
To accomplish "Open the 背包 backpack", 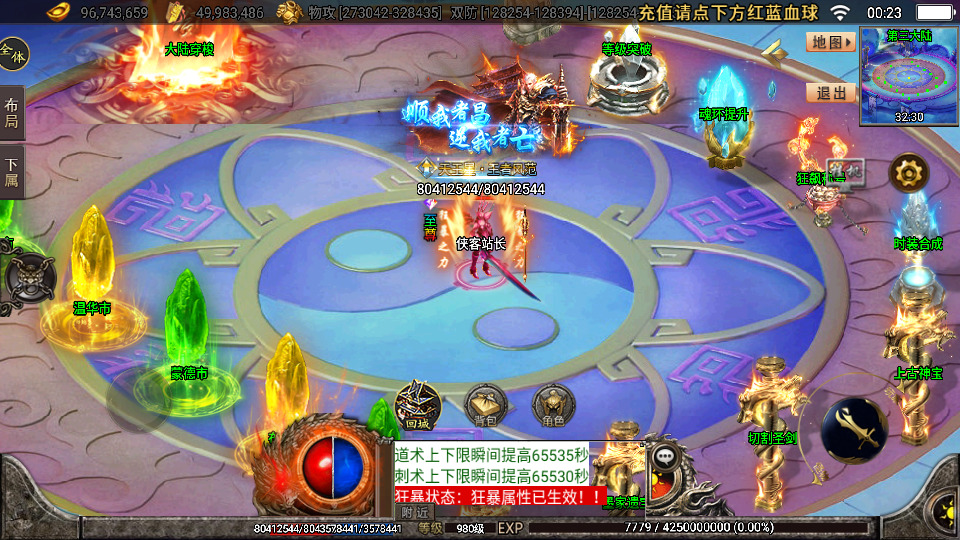I will click(485, 405).
